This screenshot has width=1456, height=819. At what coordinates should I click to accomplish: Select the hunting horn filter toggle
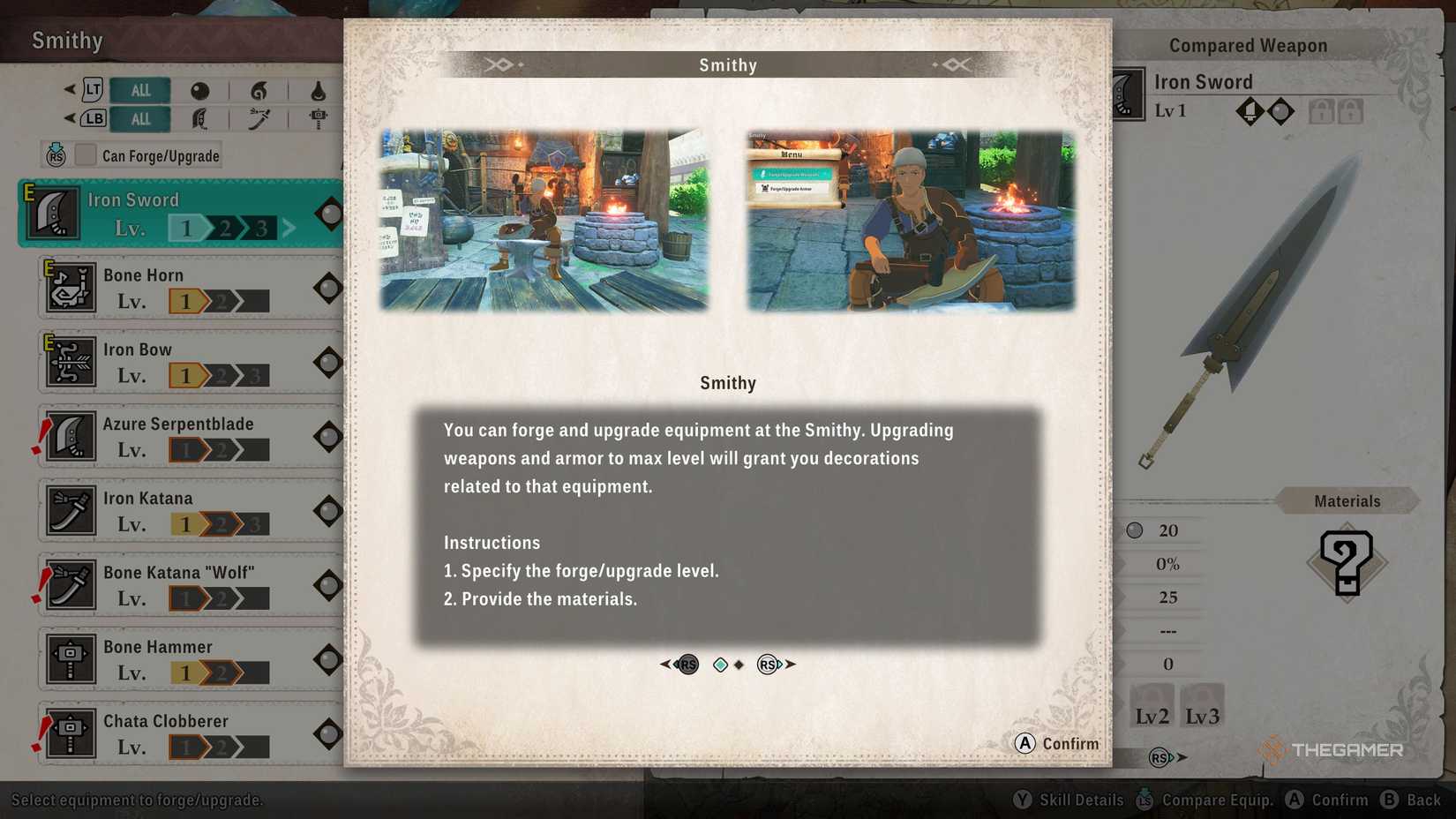coord(259,89)
